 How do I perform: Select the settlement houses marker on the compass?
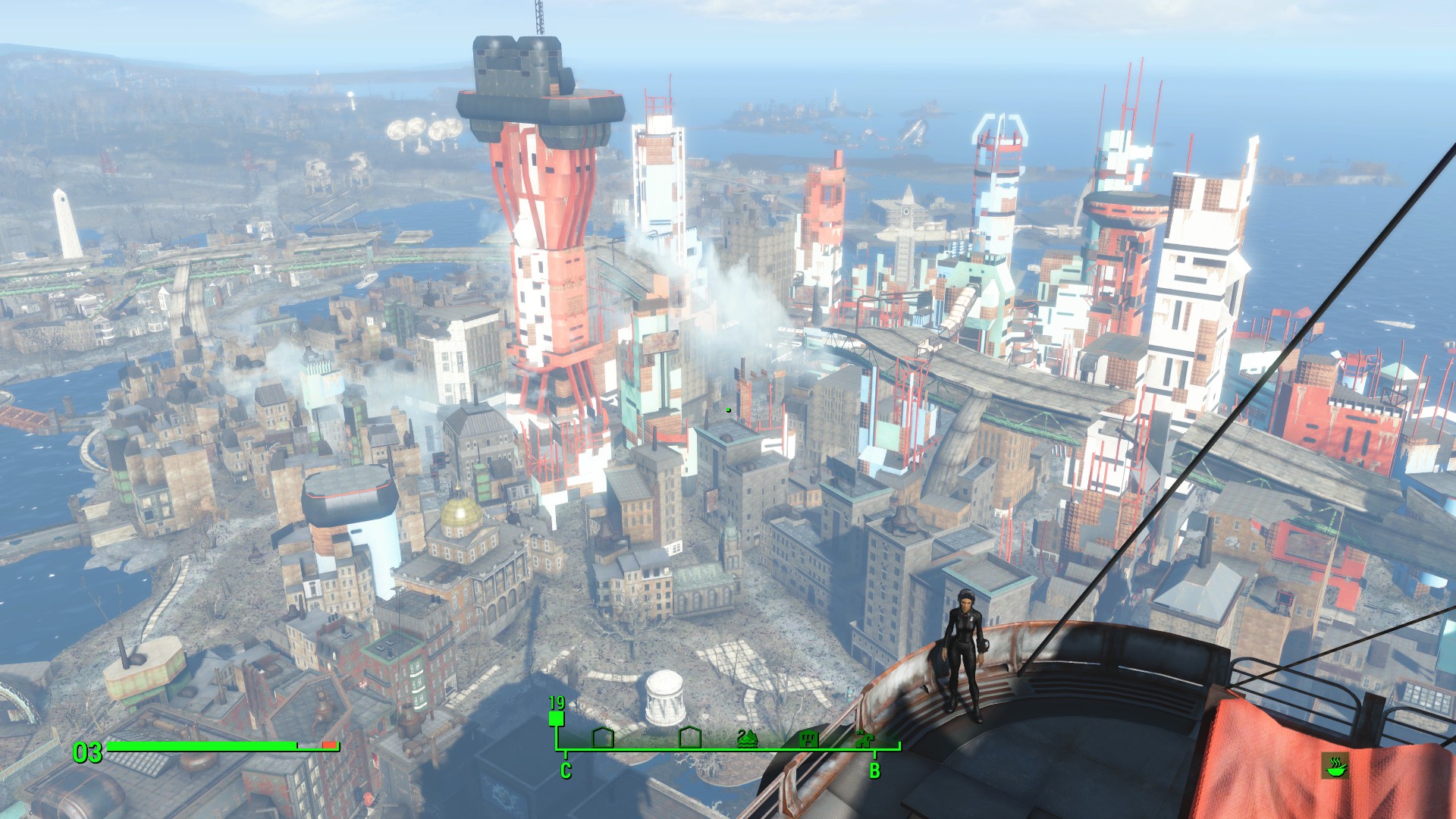863,738
